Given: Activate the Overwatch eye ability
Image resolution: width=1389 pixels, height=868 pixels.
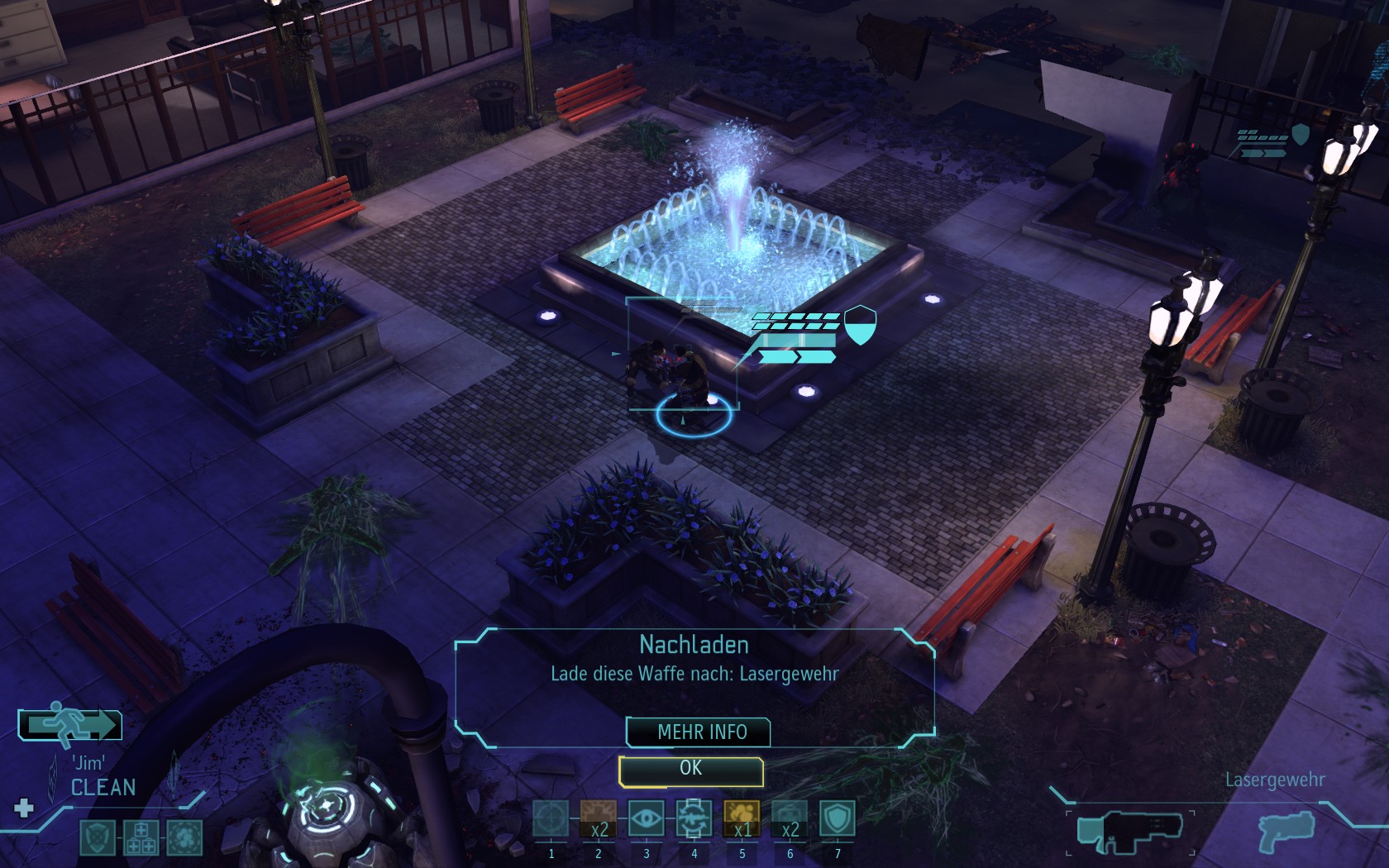Looking at the screenshot, I should (x=646, y=819).
